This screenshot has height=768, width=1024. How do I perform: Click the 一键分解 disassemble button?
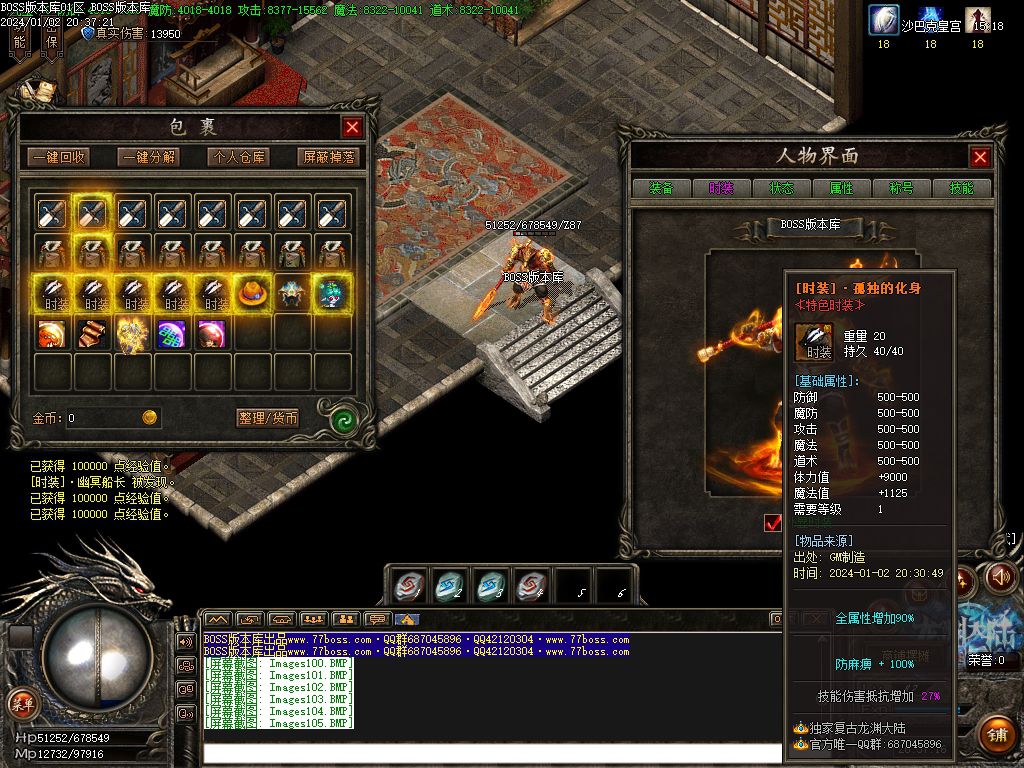[149, 157]
